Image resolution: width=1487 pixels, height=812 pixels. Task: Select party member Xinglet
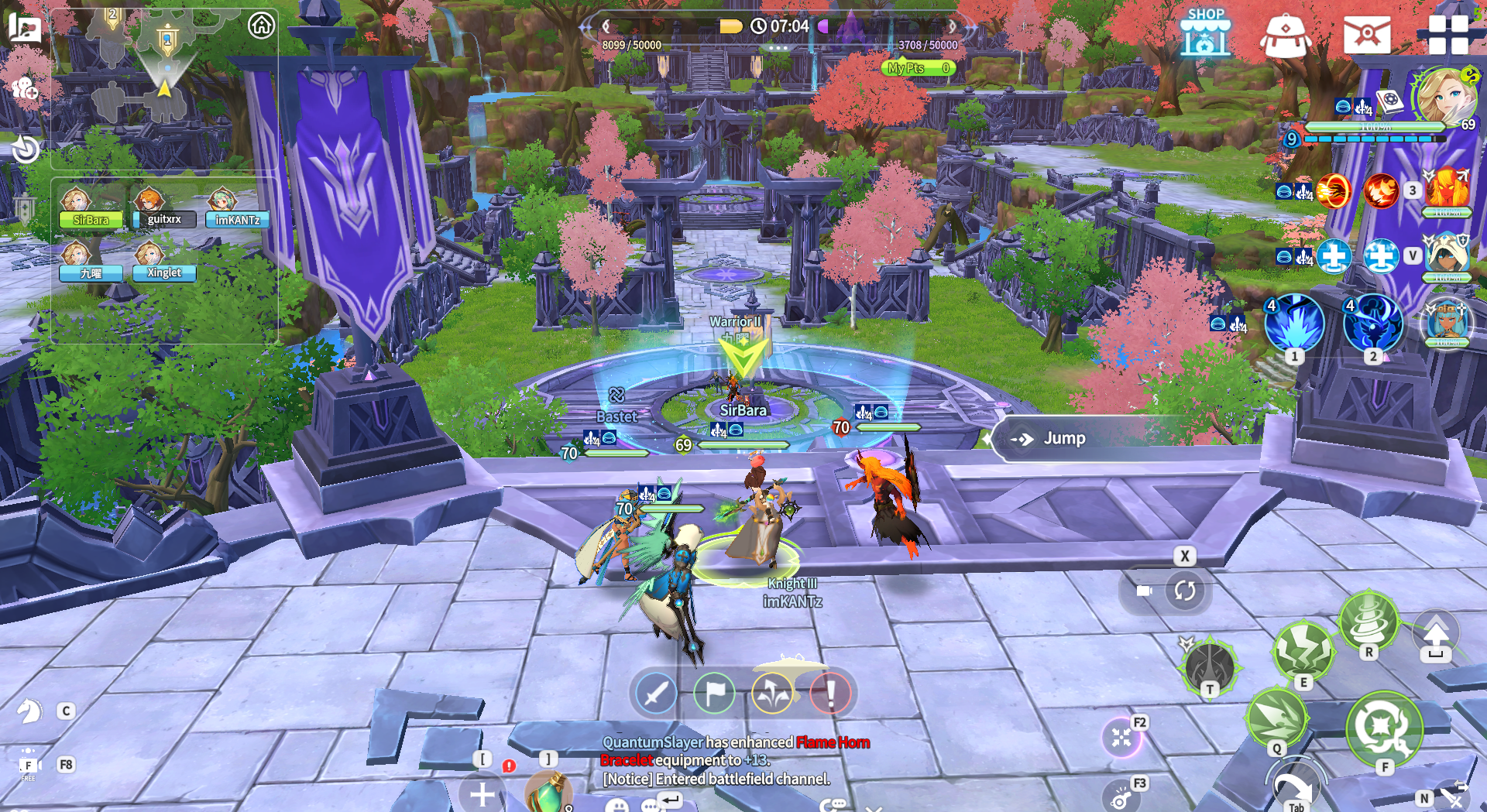[163, 272]
